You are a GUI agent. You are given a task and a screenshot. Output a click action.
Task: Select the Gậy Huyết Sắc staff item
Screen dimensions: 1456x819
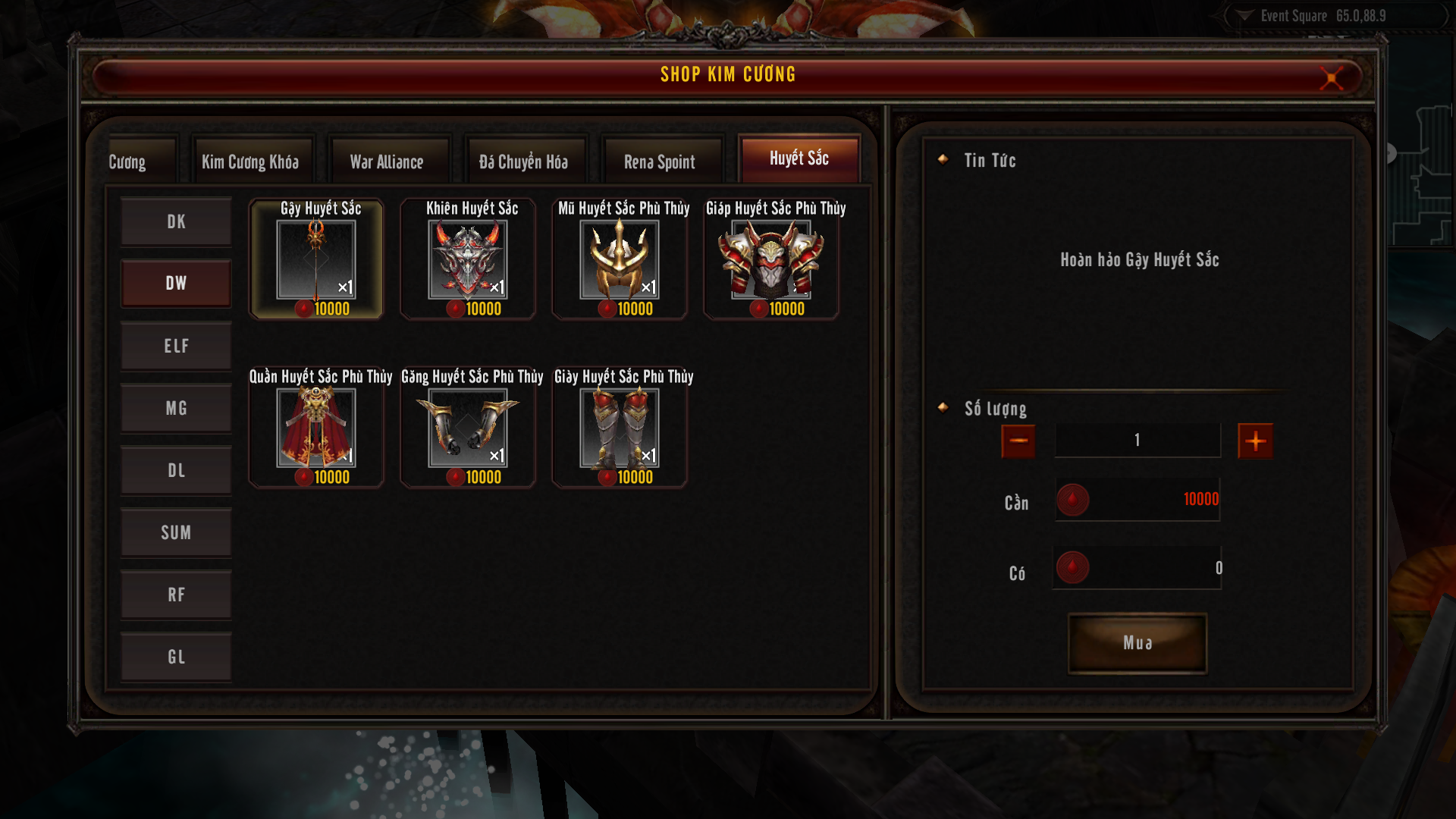(x=316, y=260)
